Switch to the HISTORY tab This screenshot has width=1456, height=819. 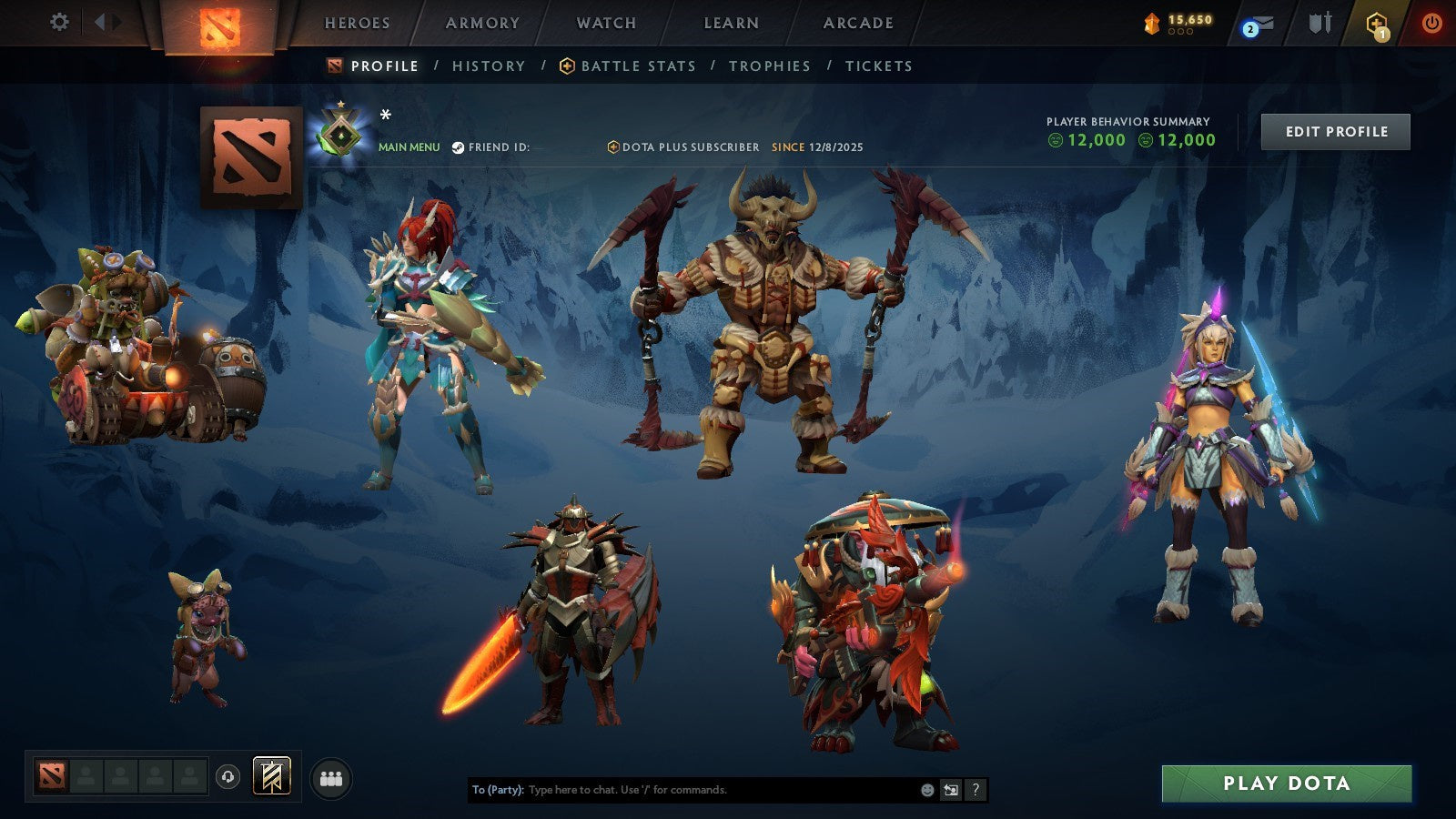(490, 66)
